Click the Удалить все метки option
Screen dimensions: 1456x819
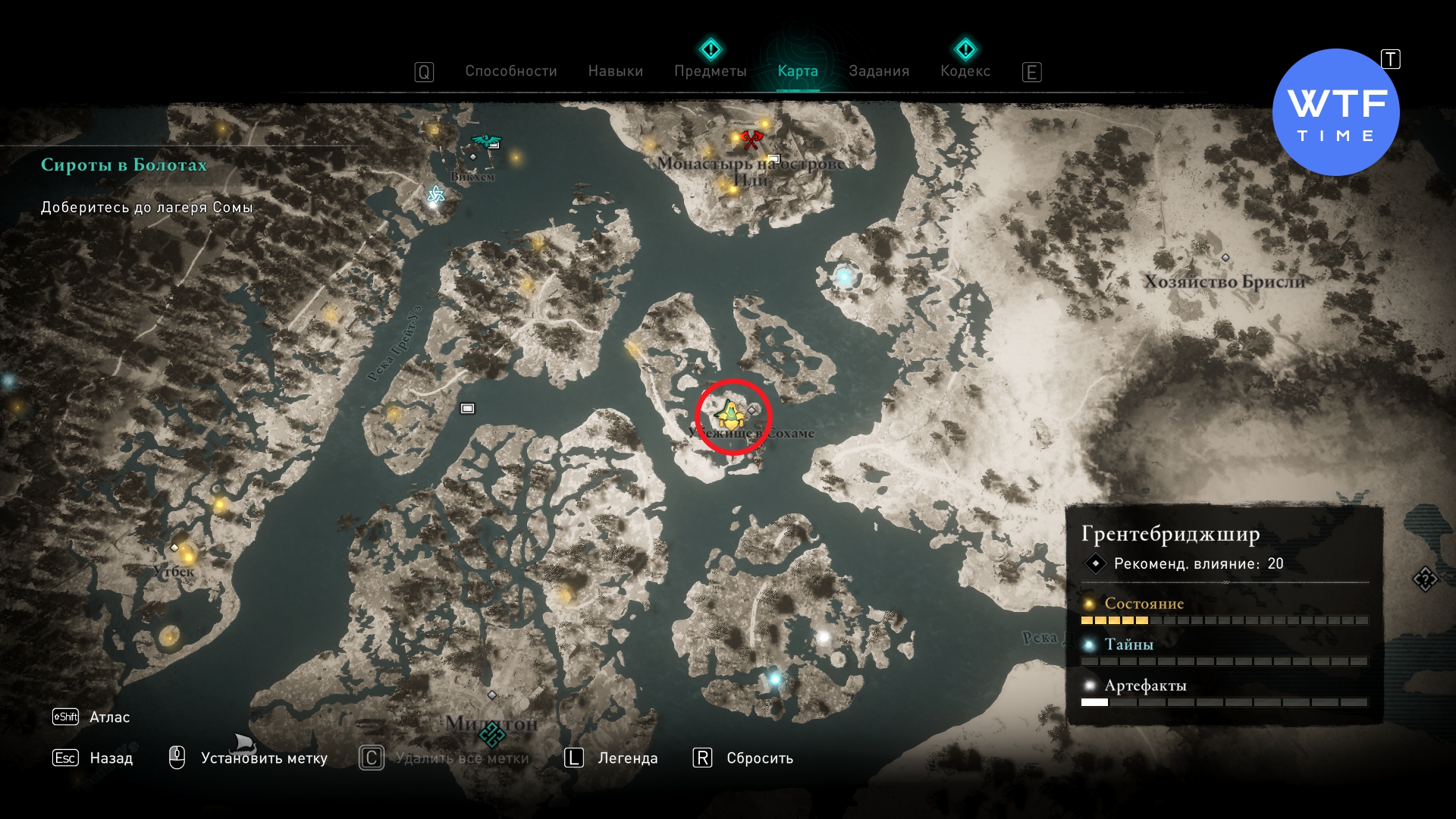[x=462, y=758]
